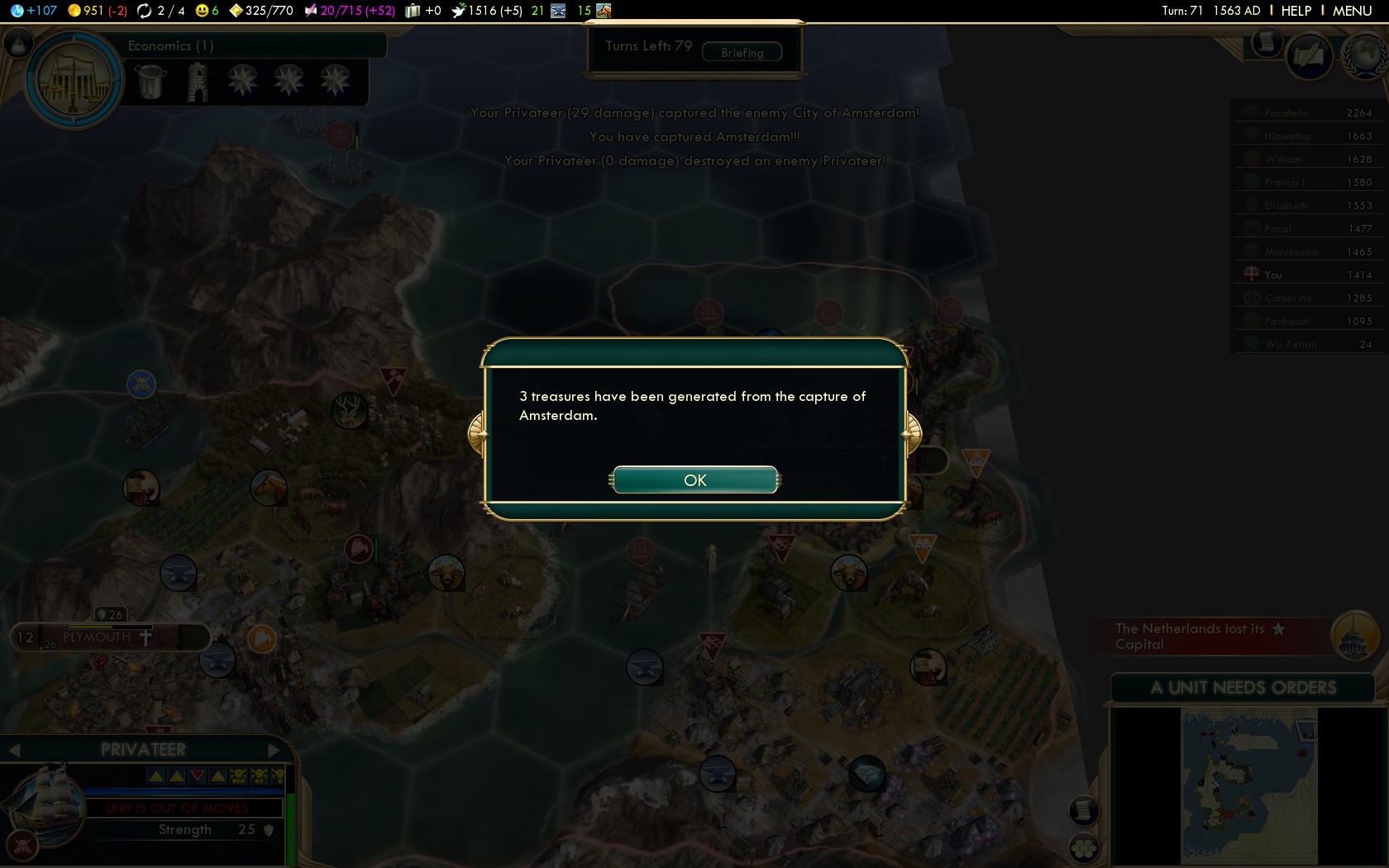Open the Briefing panel
The width and height of the screenshot is (1389, 868).
tap(742, 53)
